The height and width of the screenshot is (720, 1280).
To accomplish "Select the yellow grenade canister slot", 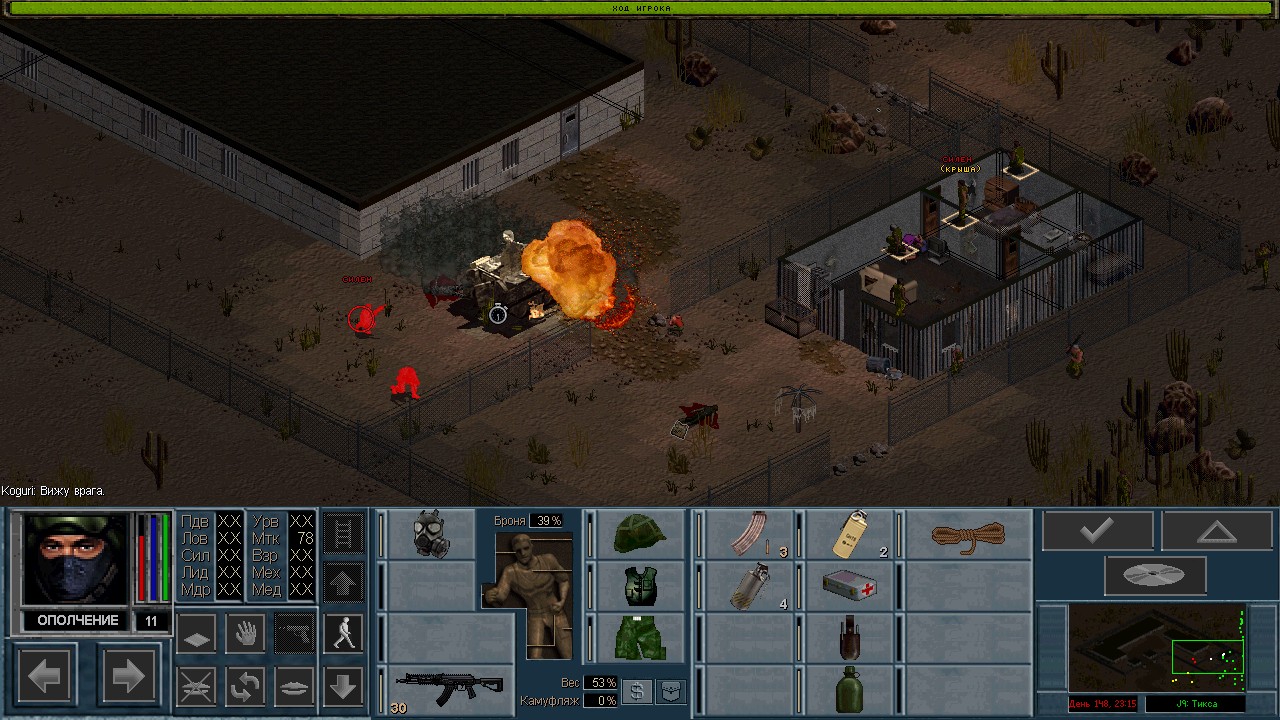I will click(x=851, y=534).
